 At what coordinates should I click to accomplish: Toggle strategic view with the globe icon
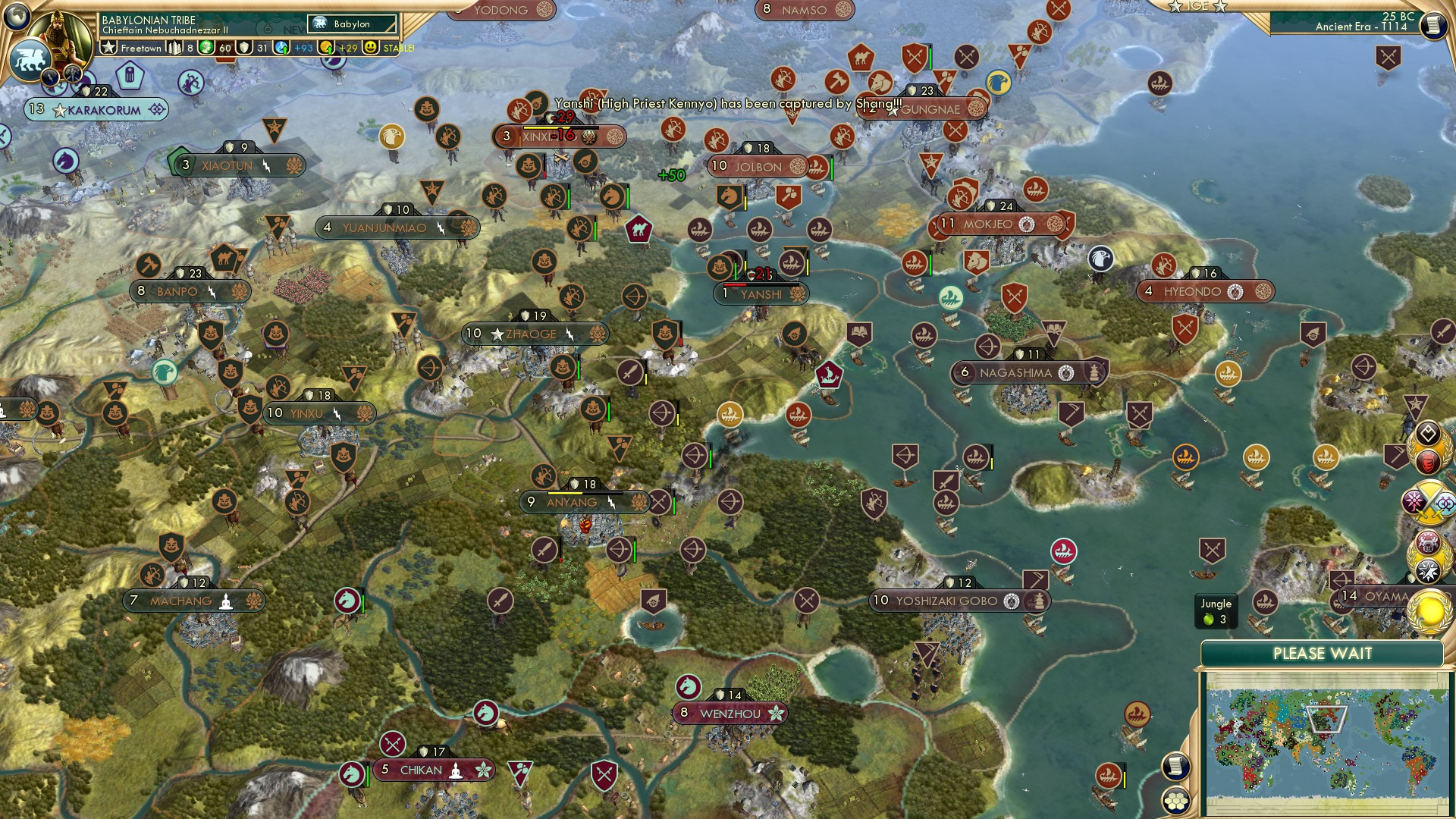point(17,17)
